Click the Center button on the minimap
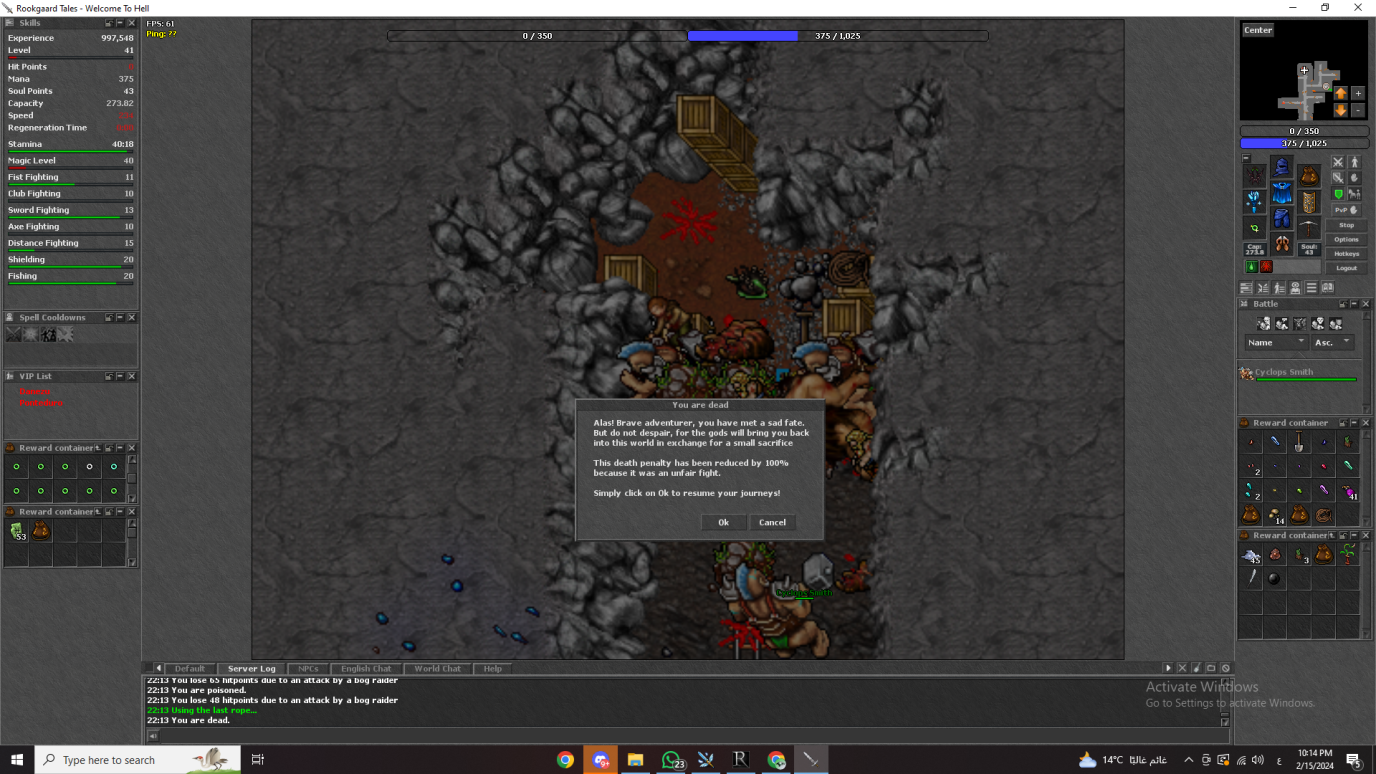1376x774 pixels. click(x=1258, y=30)
